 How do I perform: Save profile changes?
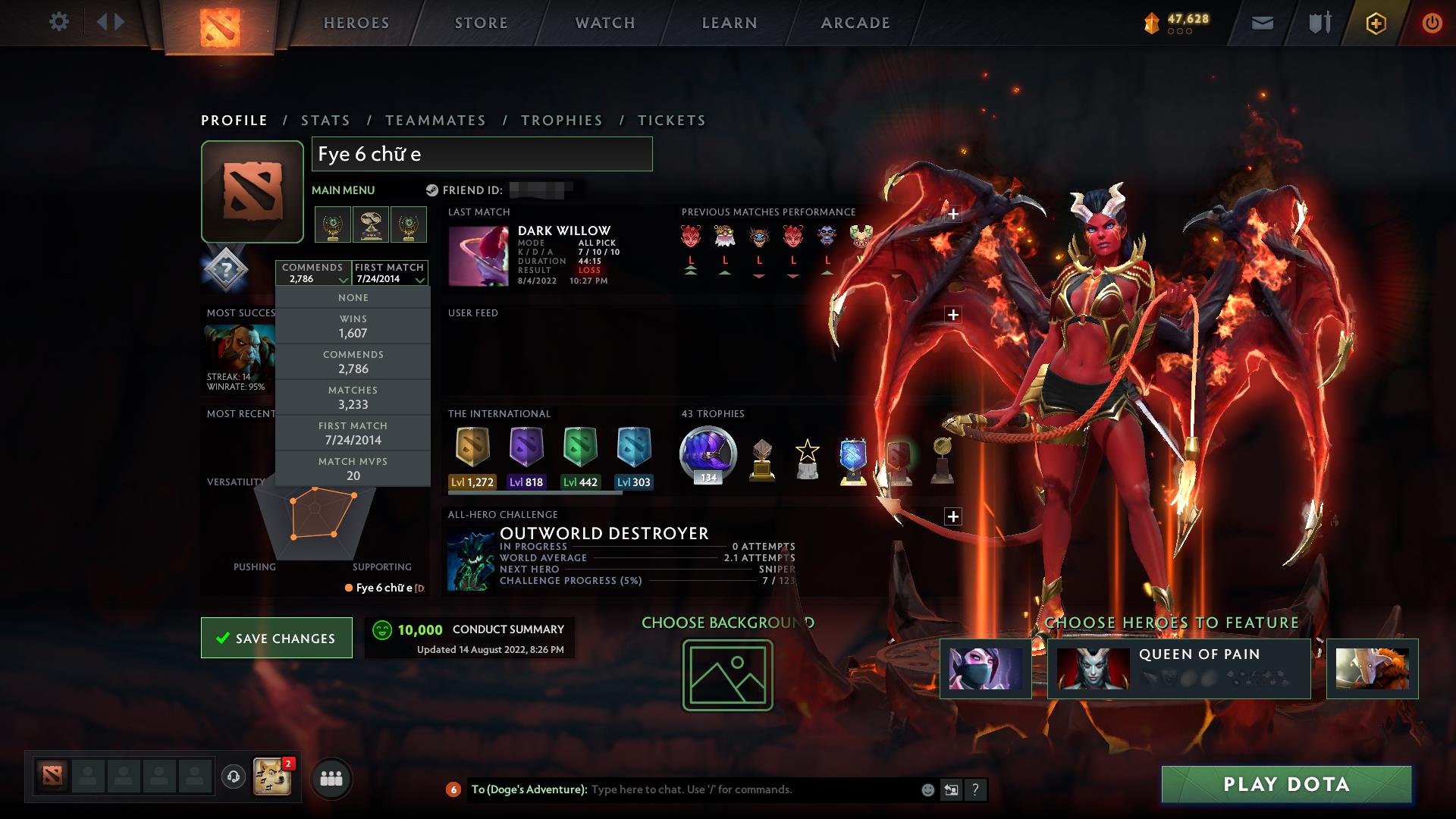click(x=277, y=638)
